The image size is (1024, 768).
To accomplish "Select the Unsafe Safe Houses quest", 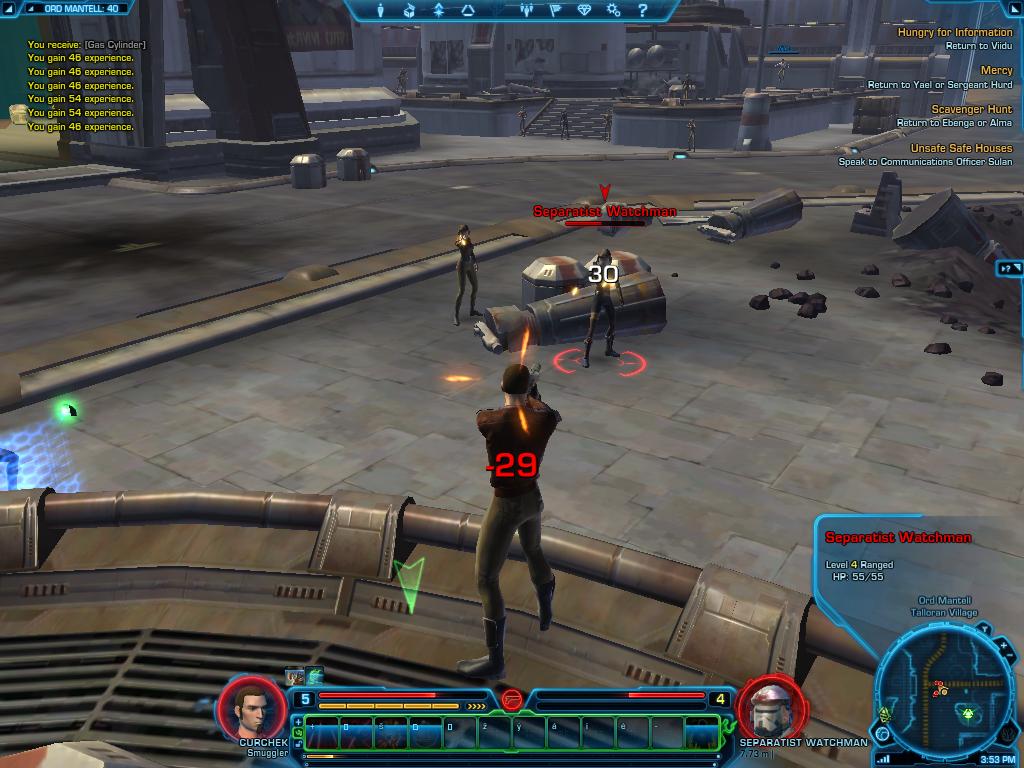I will [x=960, y=148].
